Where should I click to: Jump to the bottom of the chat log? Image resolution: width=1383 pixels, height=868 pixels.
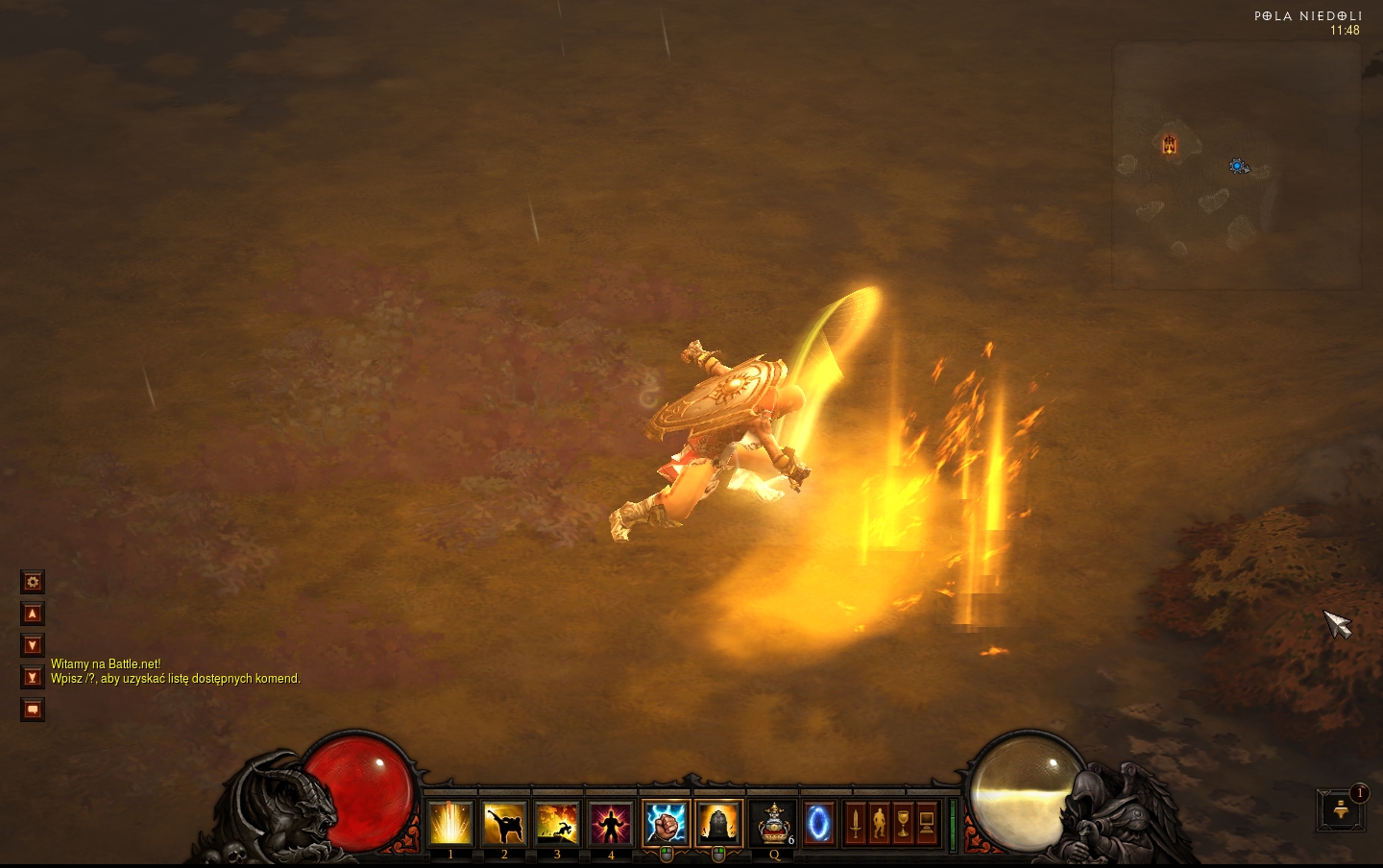coord(33,677)
